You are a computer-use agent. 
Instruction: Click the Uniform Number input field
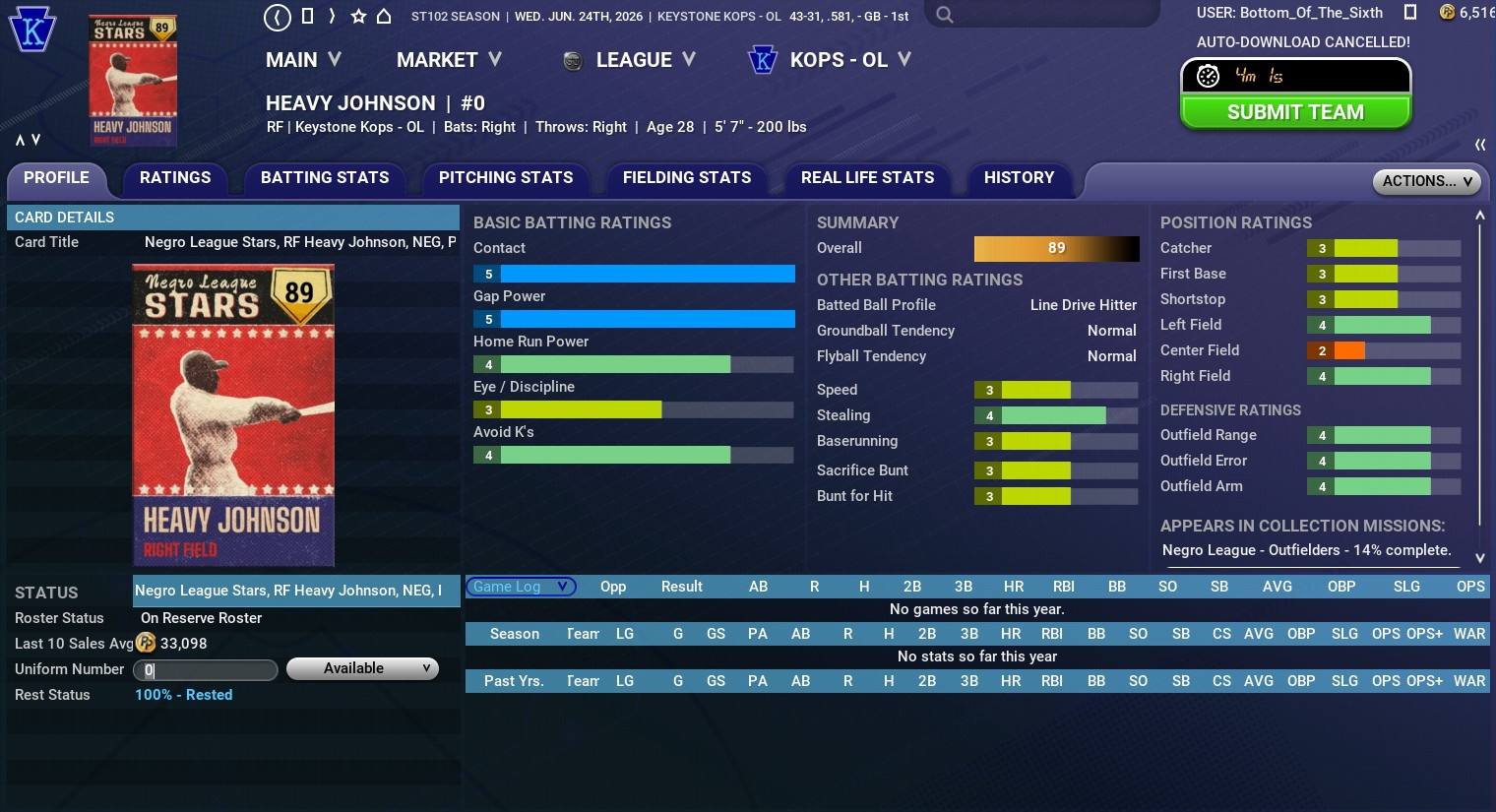[206, 670]
